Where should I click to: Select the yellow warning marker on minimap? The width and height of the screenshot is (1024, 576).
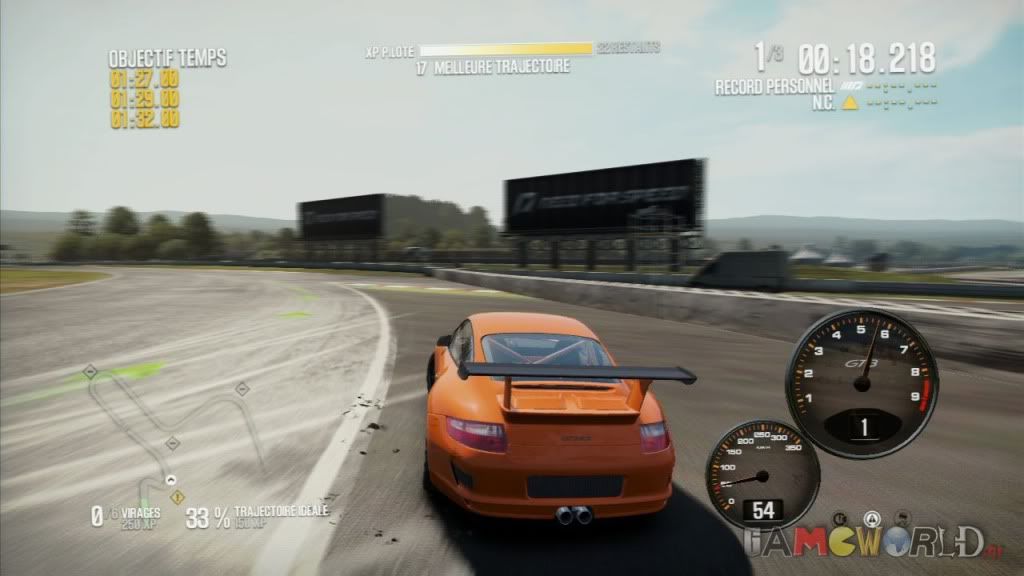[177, 496]
